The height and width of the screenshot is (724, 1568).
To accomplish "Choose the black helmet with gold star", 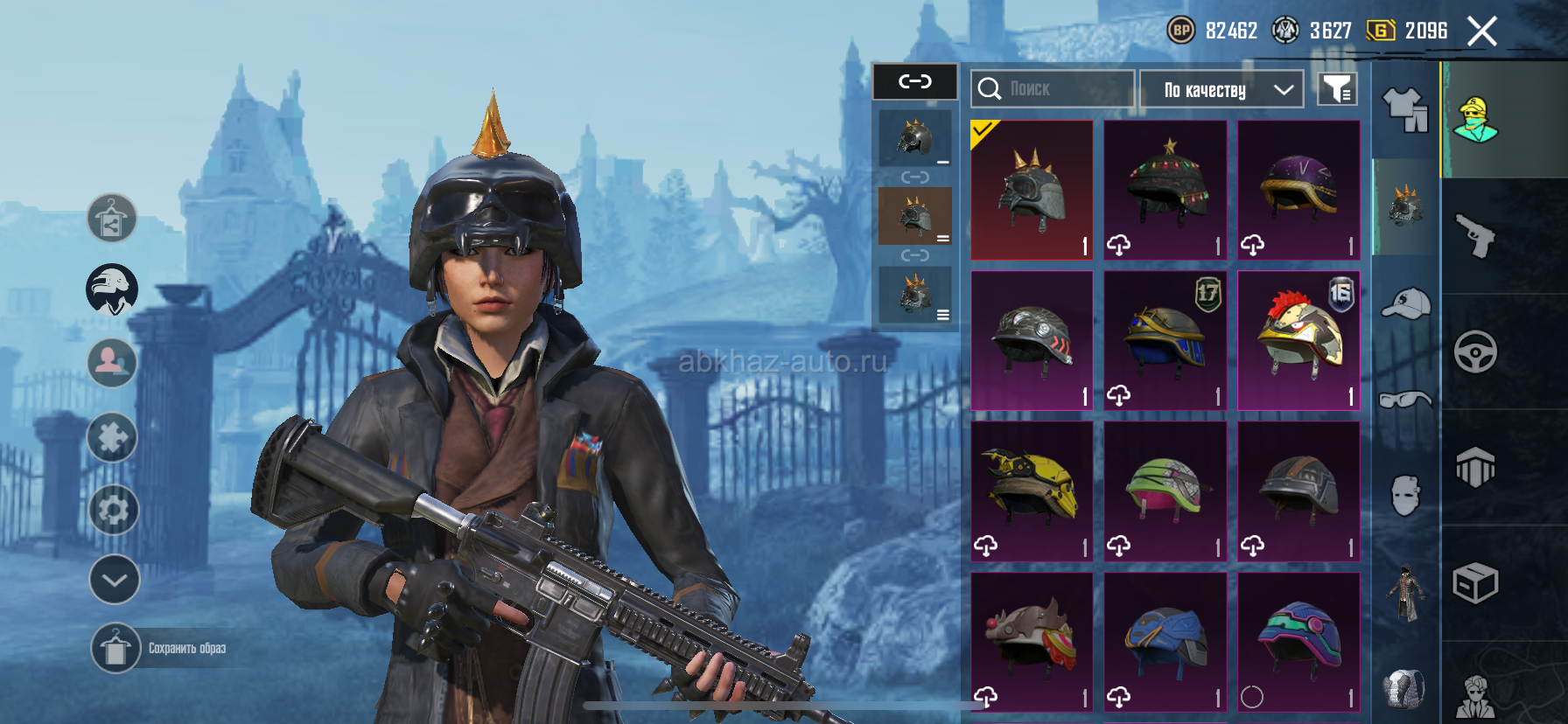I will point(1165,190).
